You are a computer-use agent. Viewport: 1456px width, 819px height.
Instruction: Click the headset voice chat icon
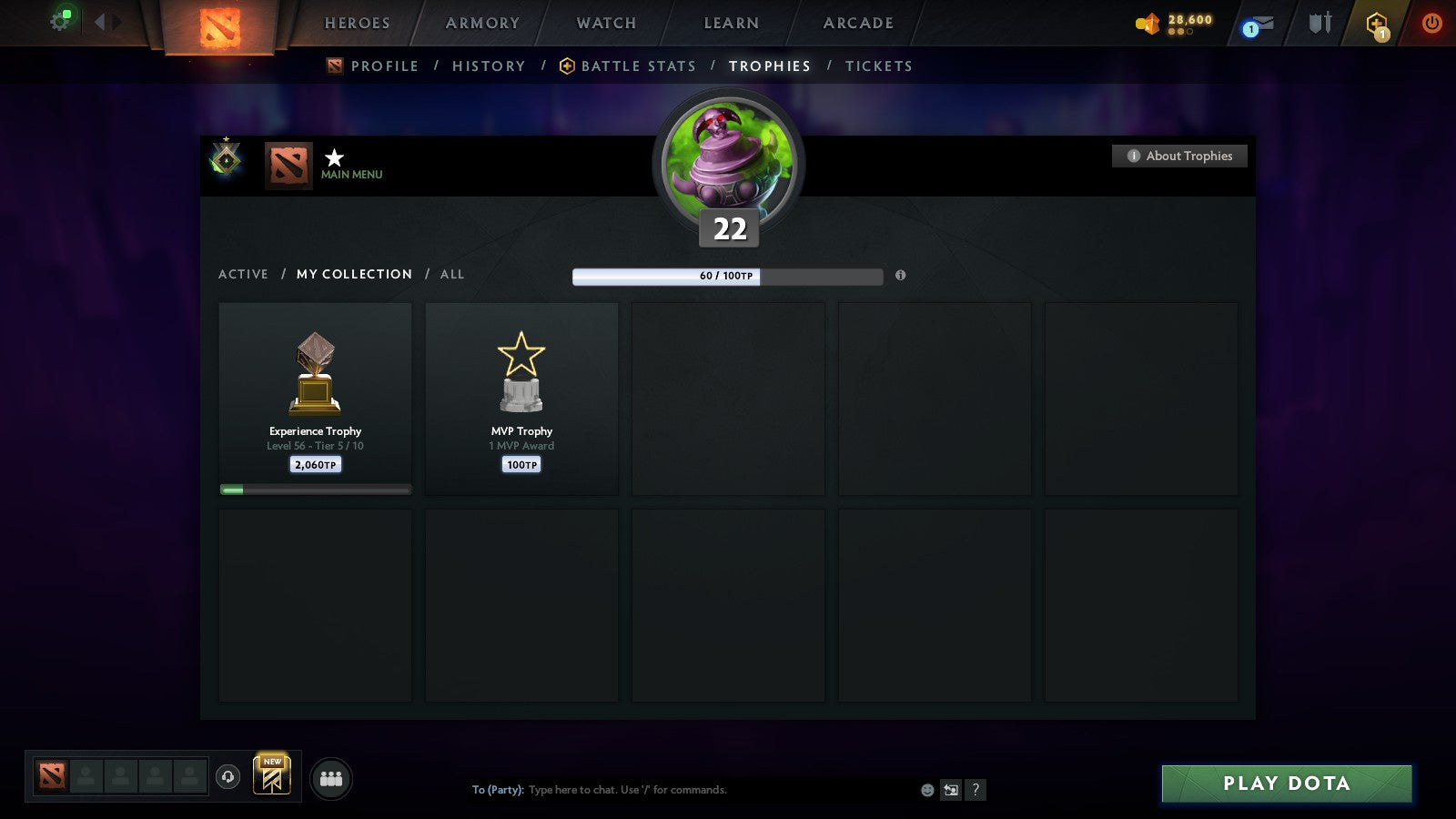[228, 778]
